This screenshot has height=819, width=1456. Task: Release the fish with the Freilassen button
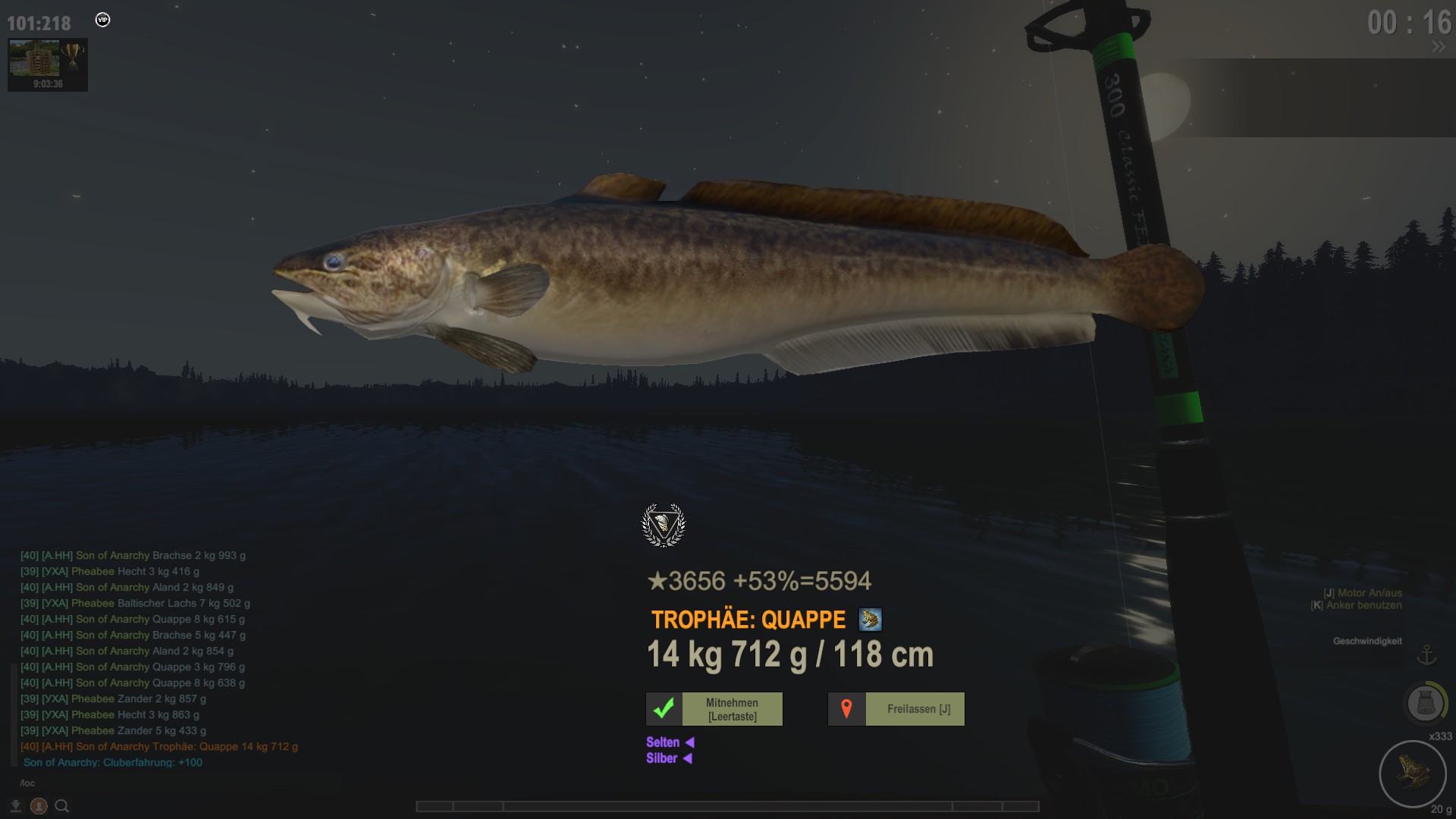pos(896,709)
